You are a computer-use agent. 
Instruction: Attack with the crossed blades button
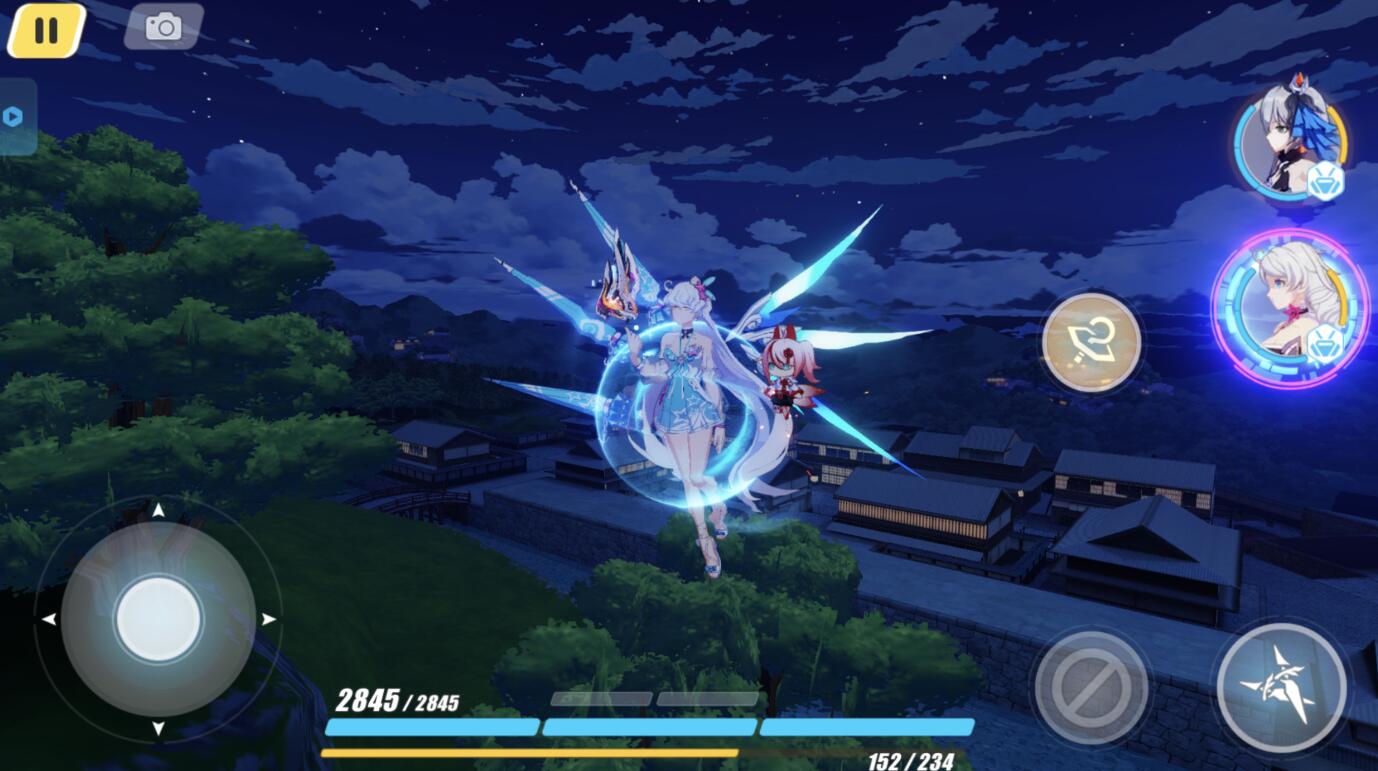(x=1281, y=686)
